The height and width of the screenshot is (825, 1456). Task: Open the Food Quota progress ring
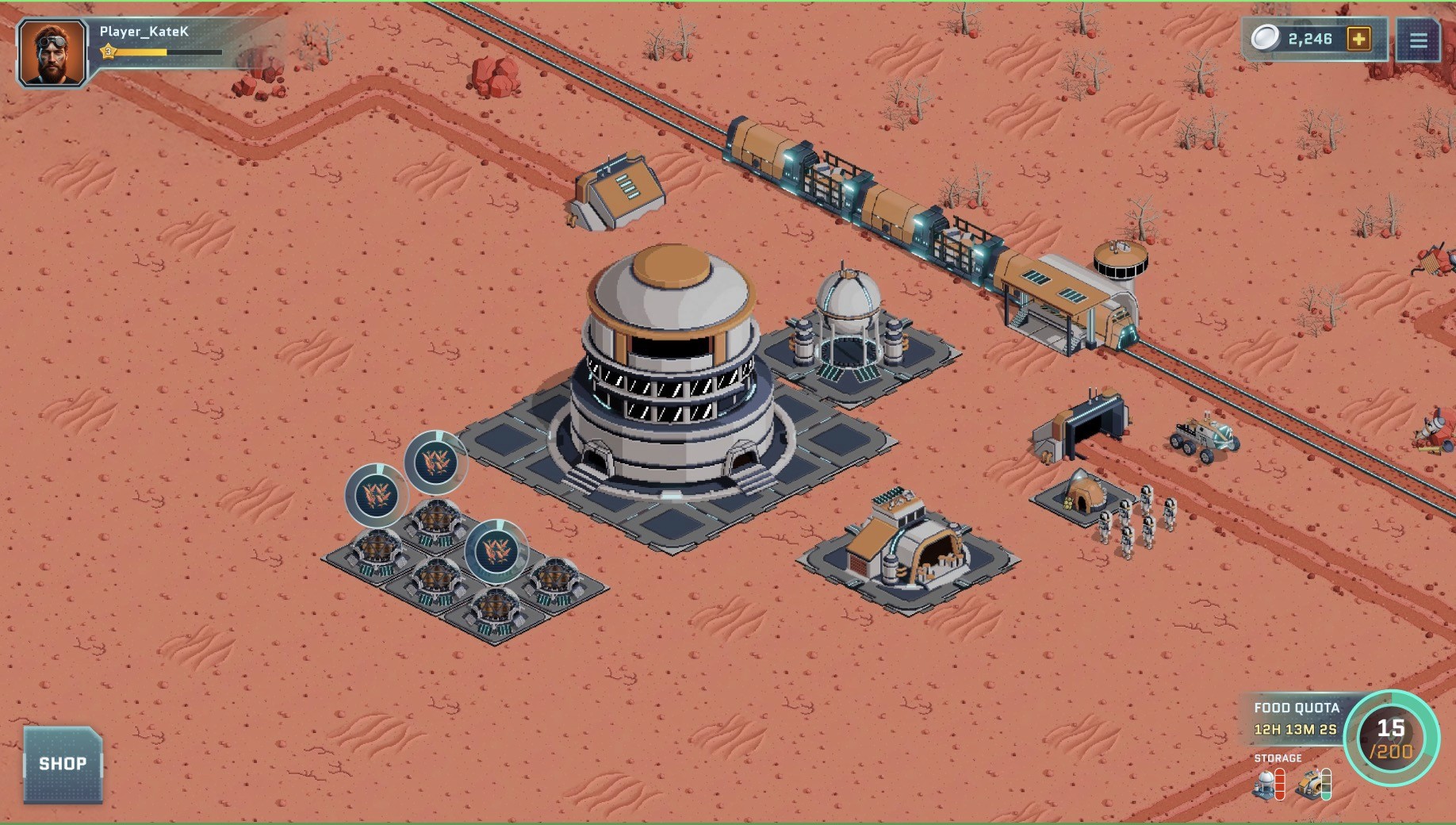(1391, 738)
